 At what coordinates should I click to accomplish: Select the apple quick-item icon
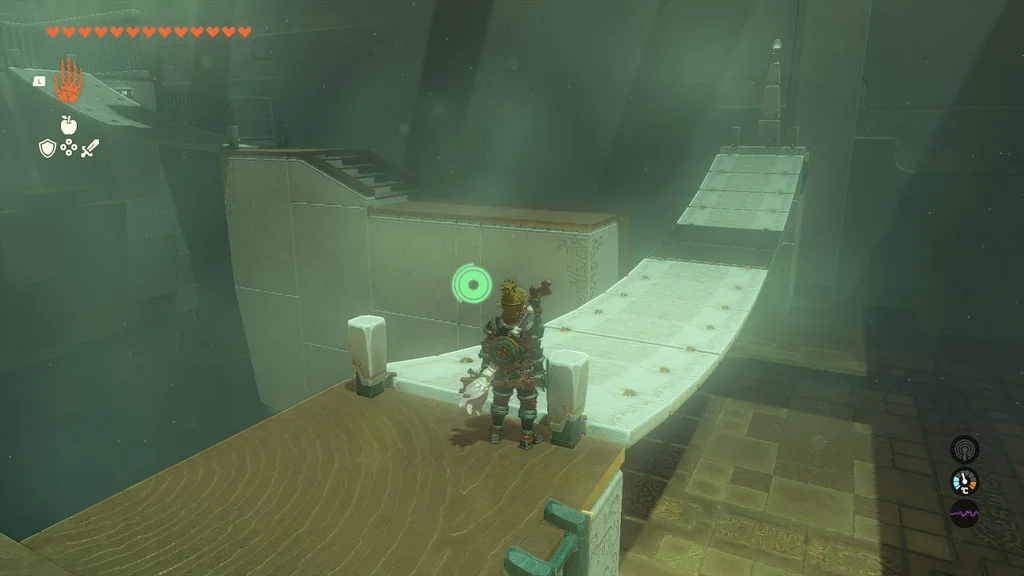(69, 124)
